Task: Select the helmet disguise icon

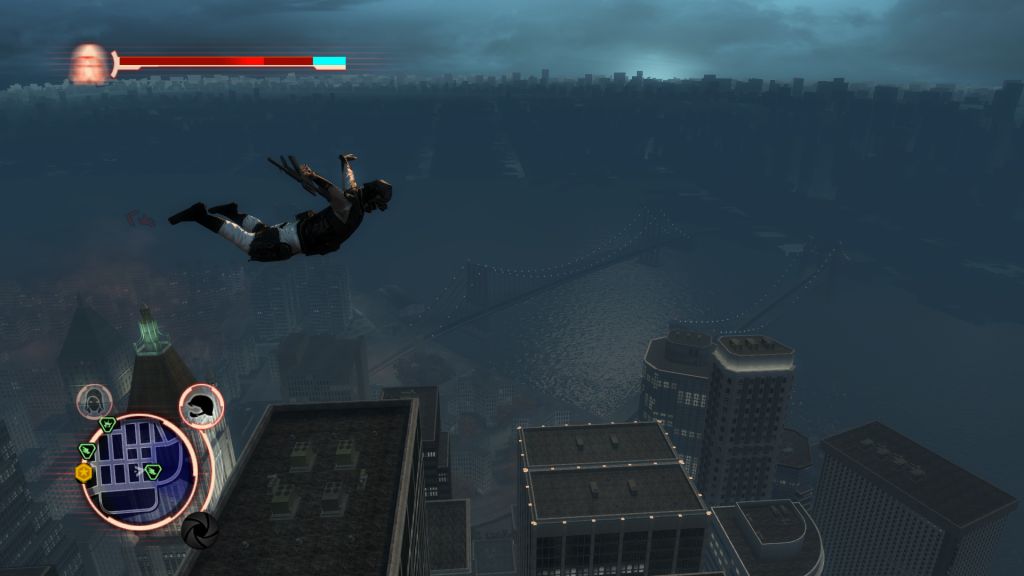Action: (202, 405)
